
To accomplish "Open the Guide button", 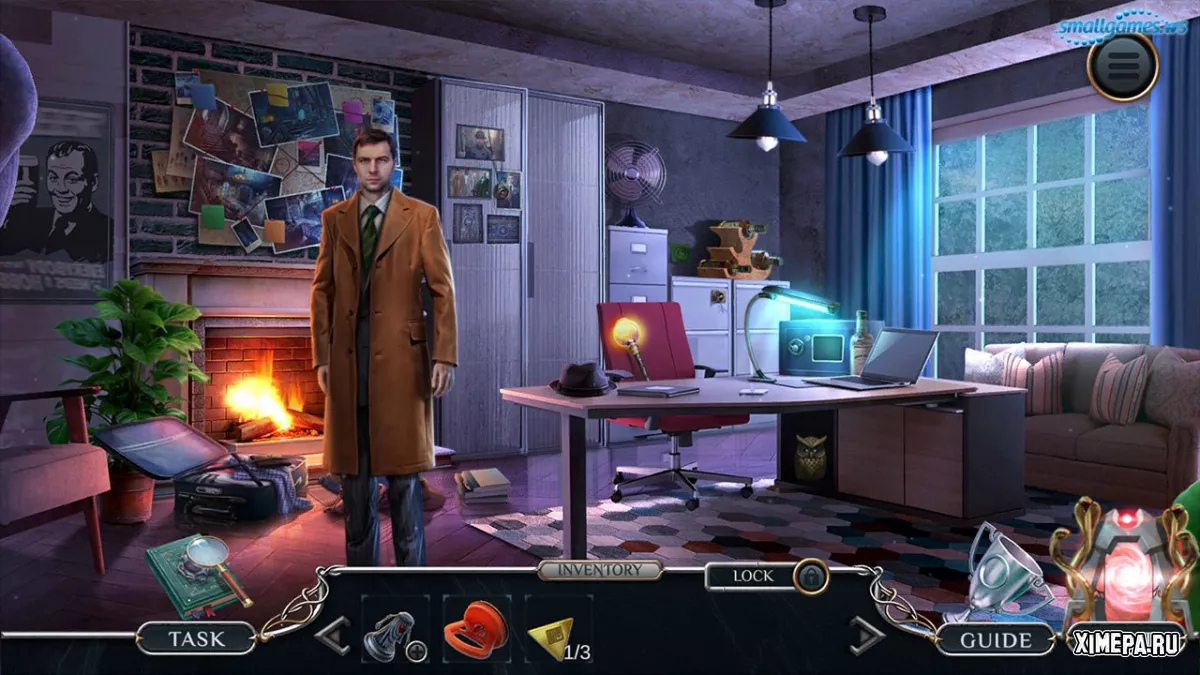I will (x=995, y=639).
